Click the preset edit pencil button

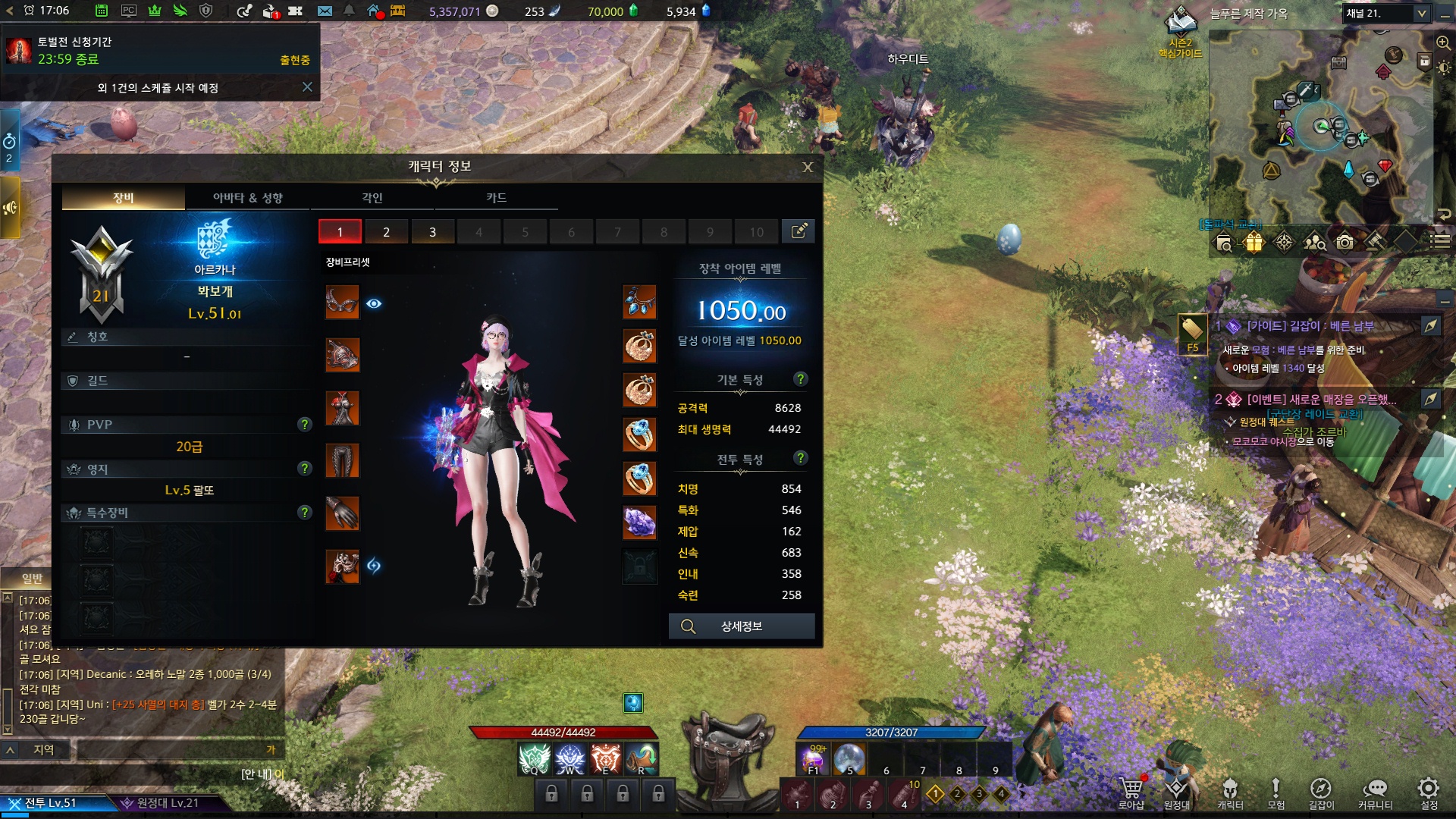pyautogui.click(x=799, y=232)
